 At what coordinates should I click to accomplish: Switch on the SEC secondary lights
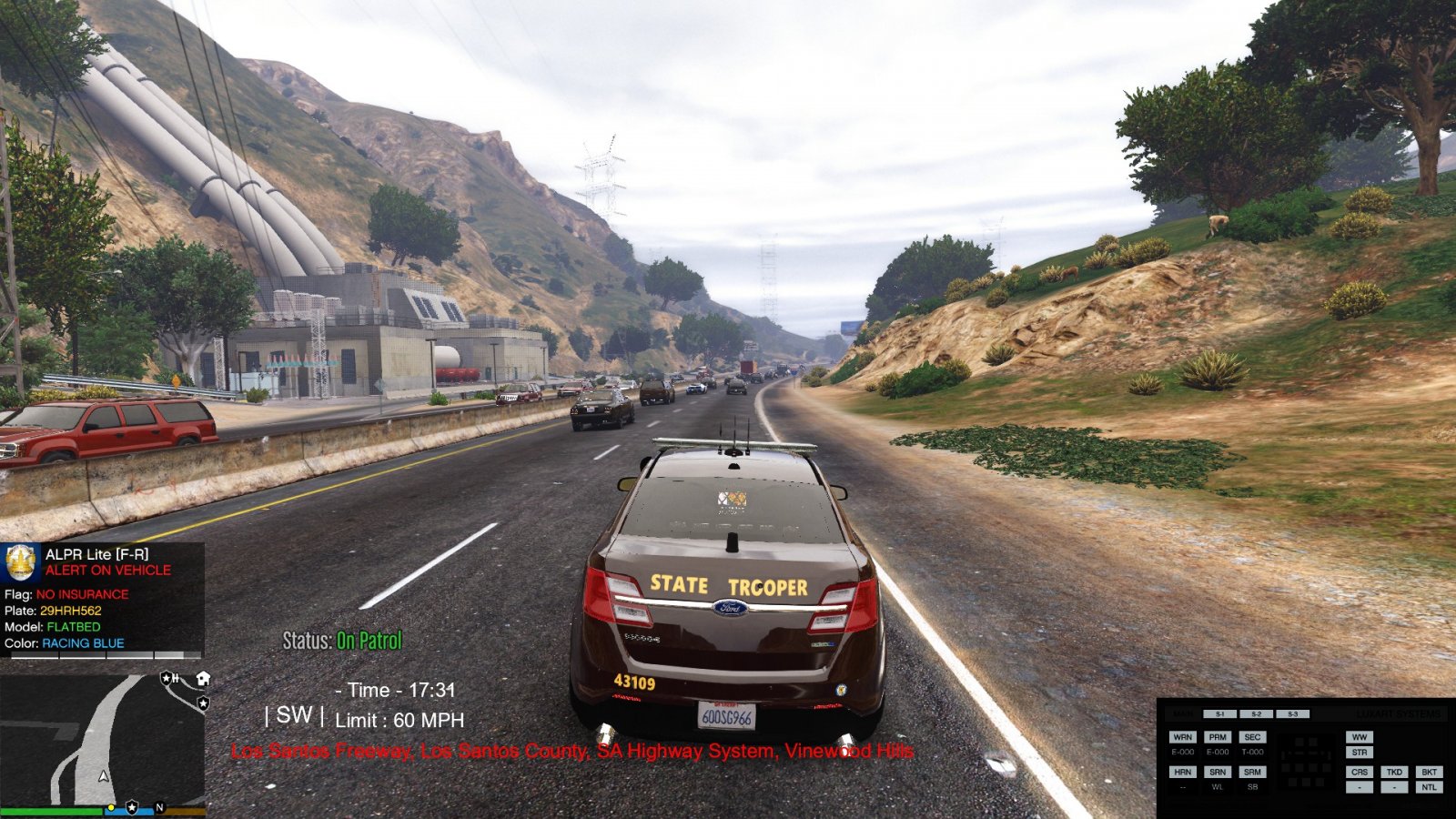pos(1252,737)
